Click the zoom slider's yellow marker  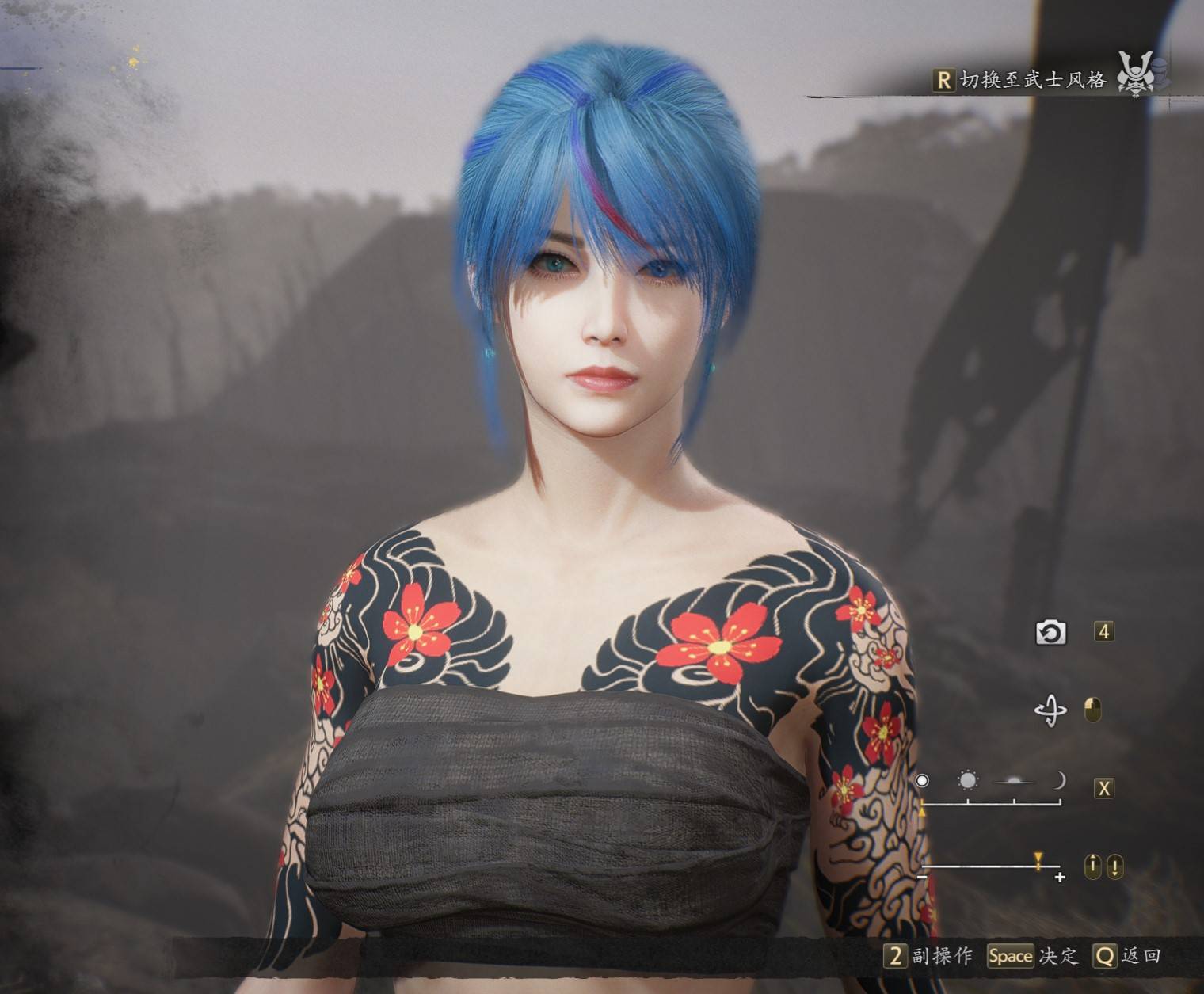tap(1038, 859)
